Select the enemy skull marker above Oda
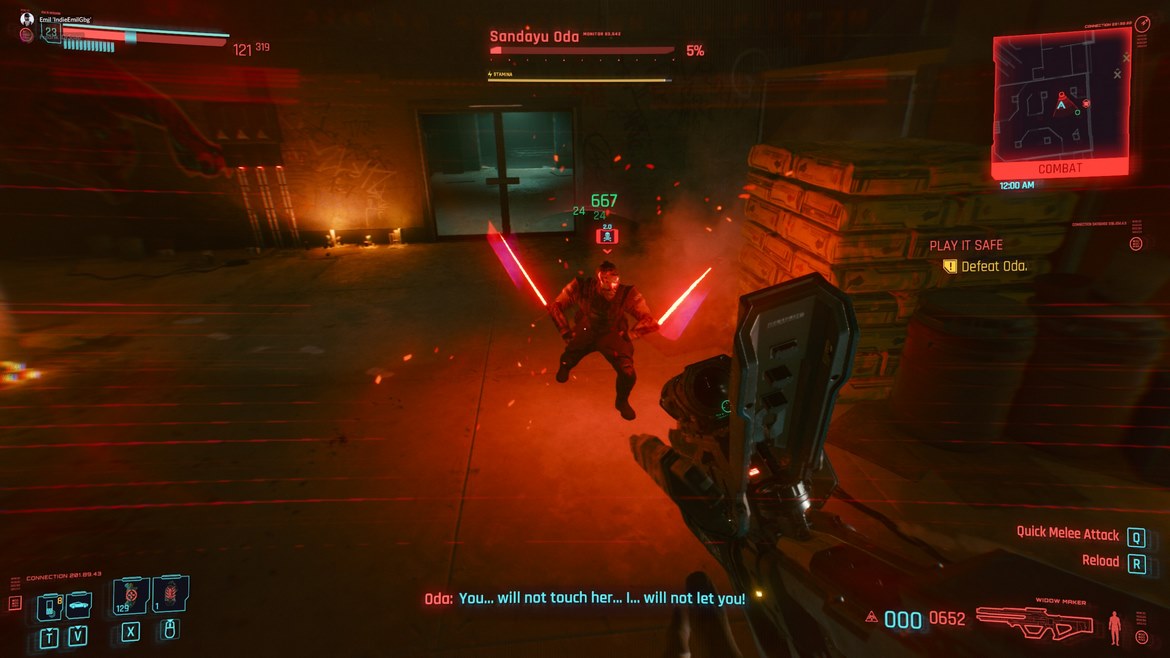Screen dimensions: 1170x658 coord(607,236)
